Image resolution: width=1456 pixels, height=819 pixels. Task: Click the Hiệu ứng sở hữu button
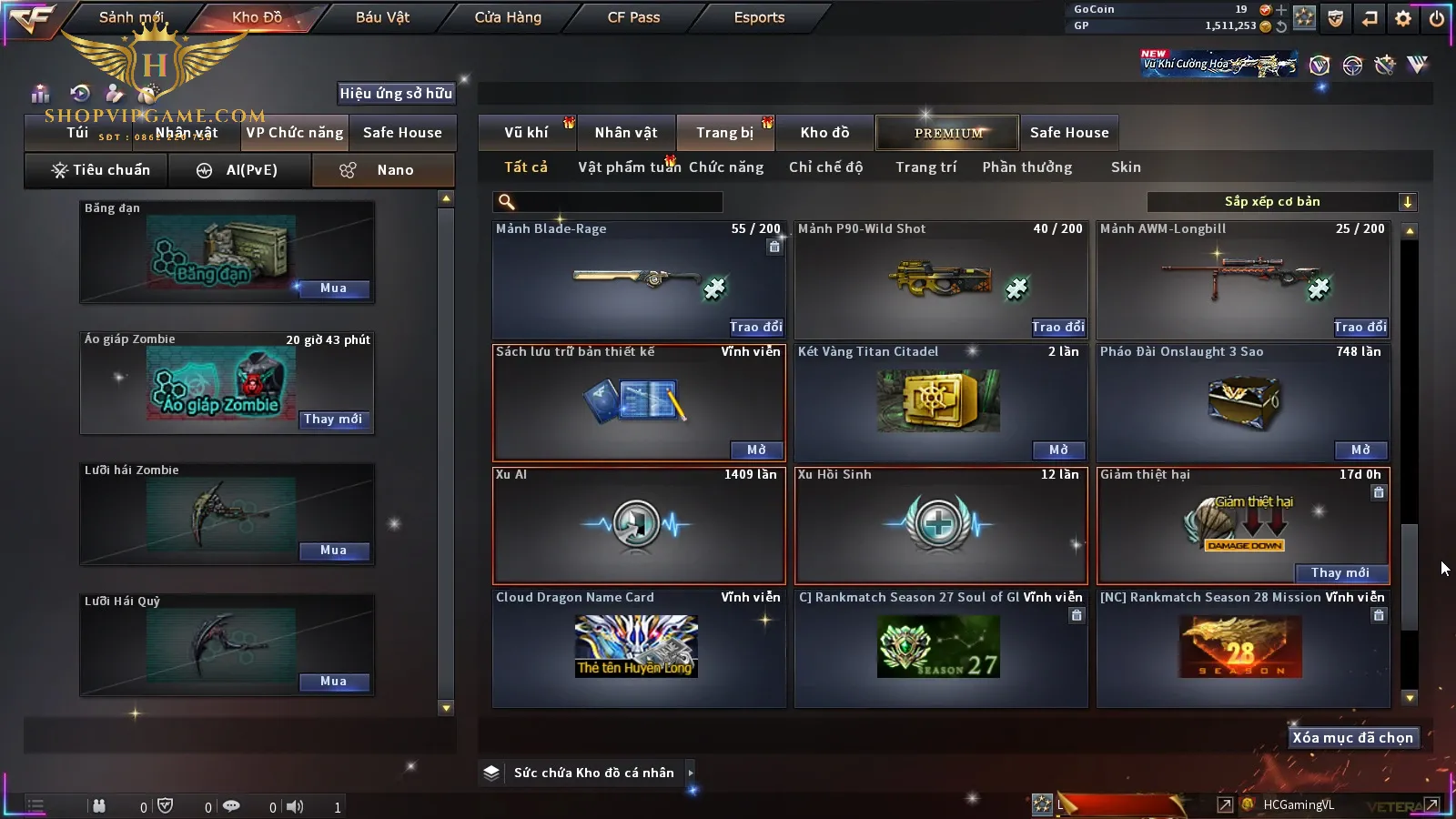(x=396, y=93)
